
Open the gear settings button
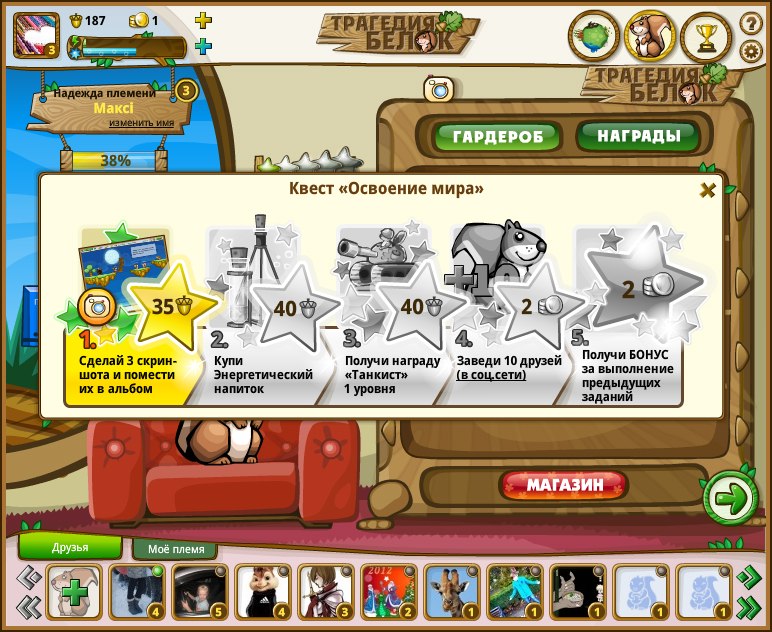pyautogui.click(x=750, y=50)
